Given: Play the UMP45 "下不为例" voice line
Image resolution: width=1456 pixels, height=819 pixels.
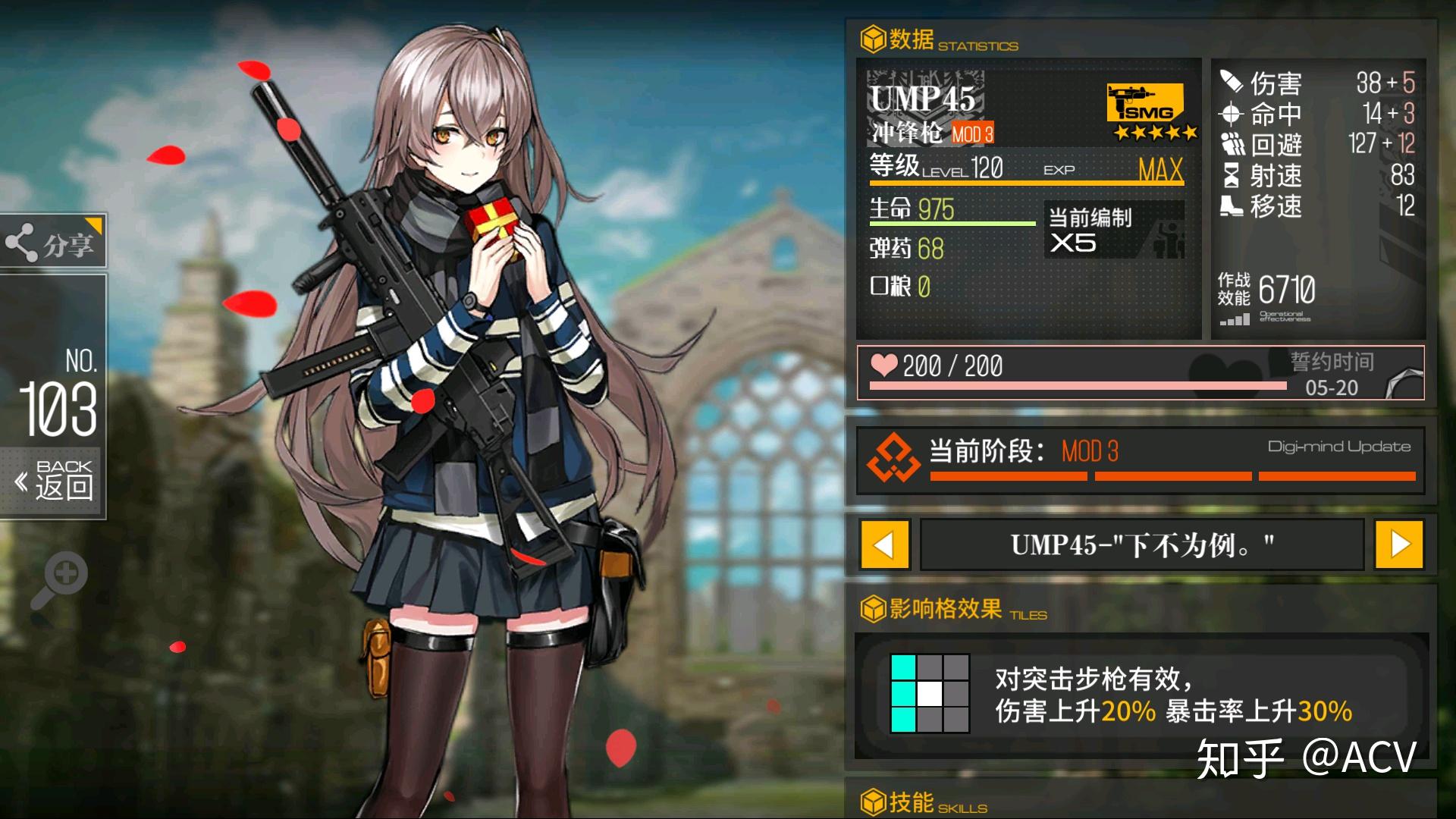Looking at the screenshot, I should tap(1141, 544).
